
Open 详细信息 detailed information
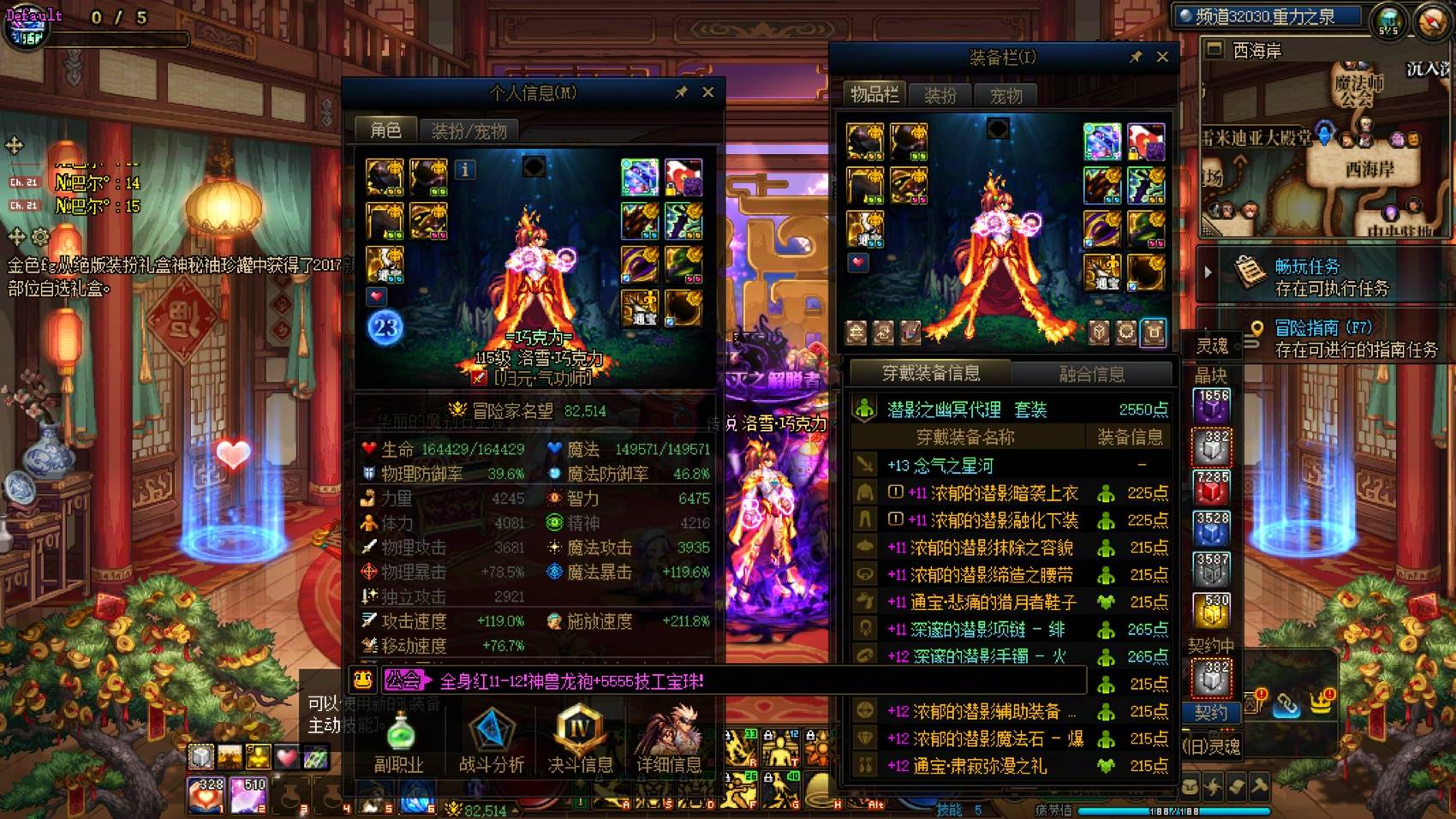pos(669,734)
